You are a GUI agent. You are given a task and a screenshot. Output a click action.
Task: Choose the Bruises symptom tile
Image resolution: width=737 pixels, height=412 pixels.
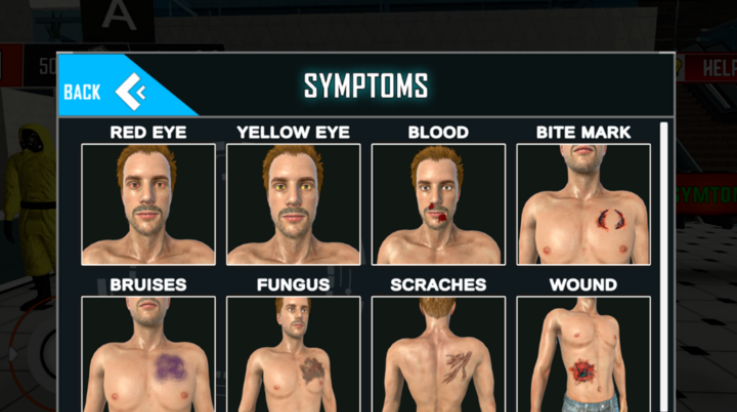148,354
